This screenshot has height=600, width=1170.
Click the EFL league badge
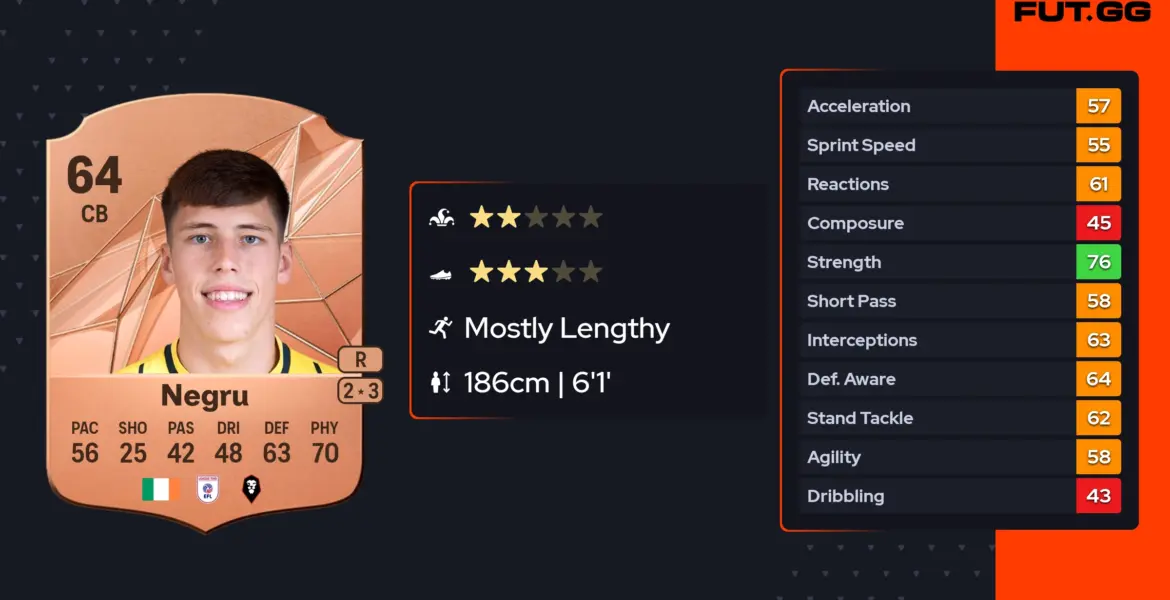[x=205, y=489]
